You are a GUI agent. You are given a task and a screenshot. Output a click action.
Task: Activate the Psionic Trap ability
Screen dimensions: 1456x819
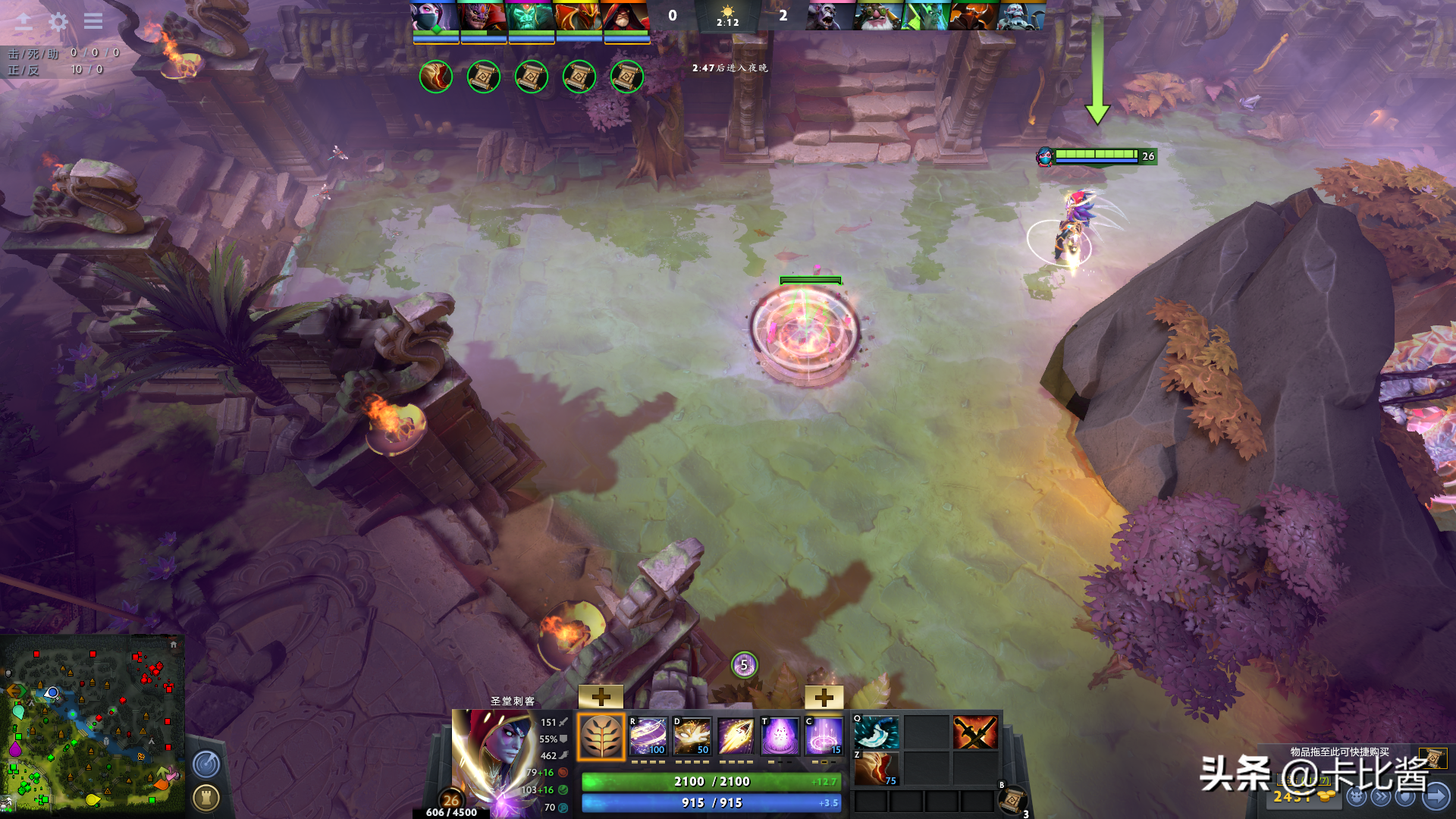(x=824, y=736)
